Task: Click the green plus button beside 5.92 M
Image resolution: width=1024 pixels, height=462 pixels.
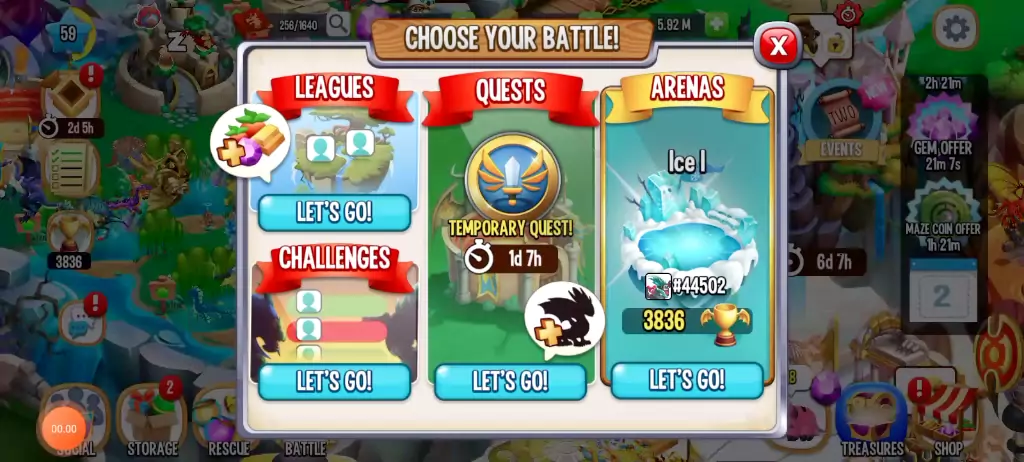Action: click(716, 23)
